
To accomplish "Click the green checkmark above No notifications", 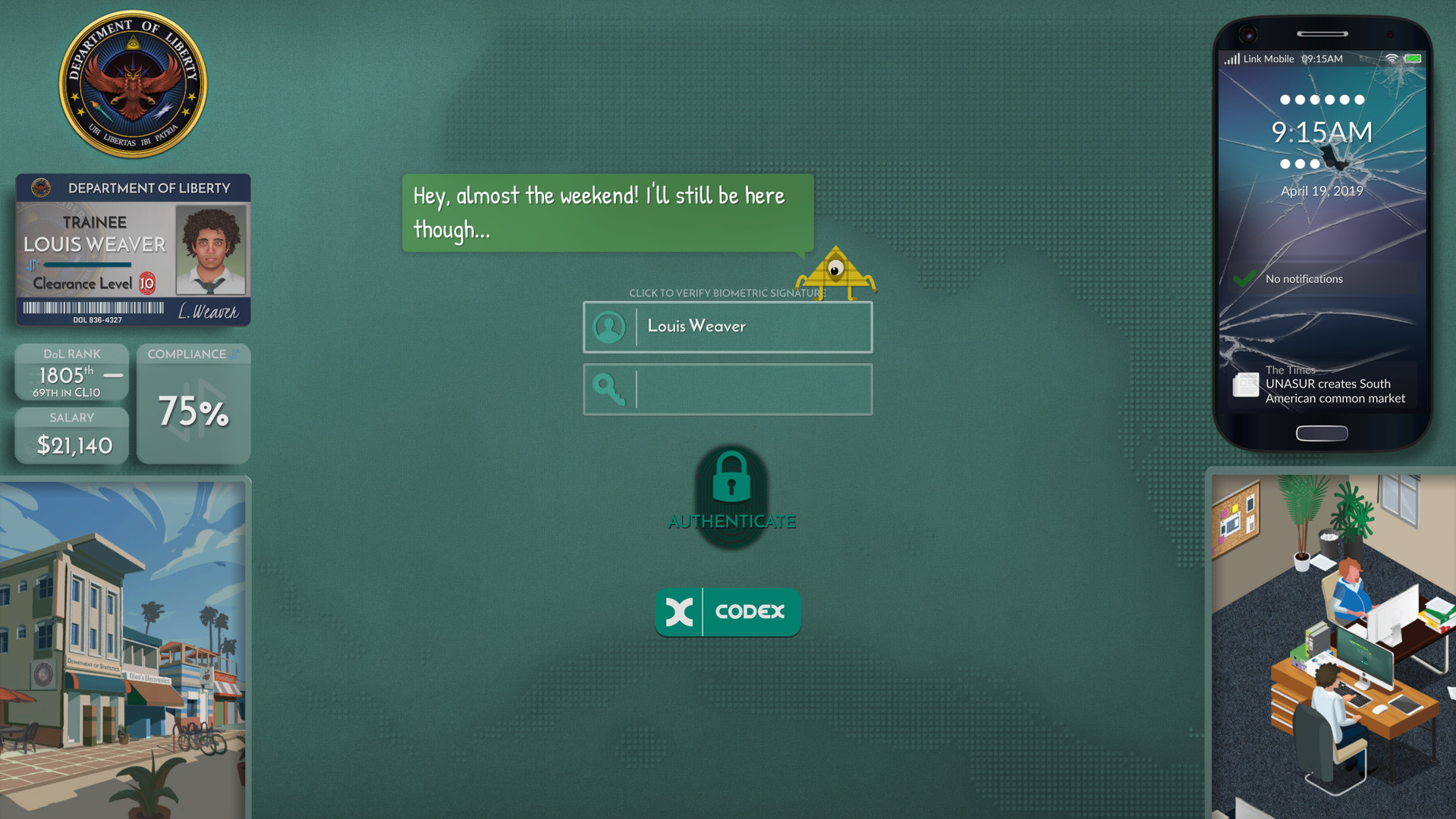I will (1242, 279).
